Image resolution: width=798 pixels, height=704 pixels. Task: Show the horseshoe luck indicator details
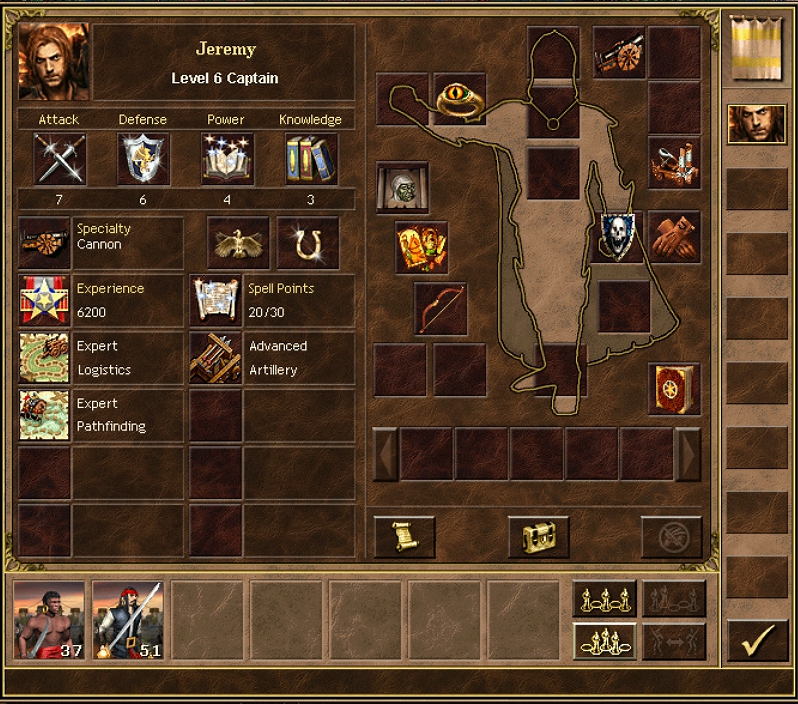pos(308,243)
